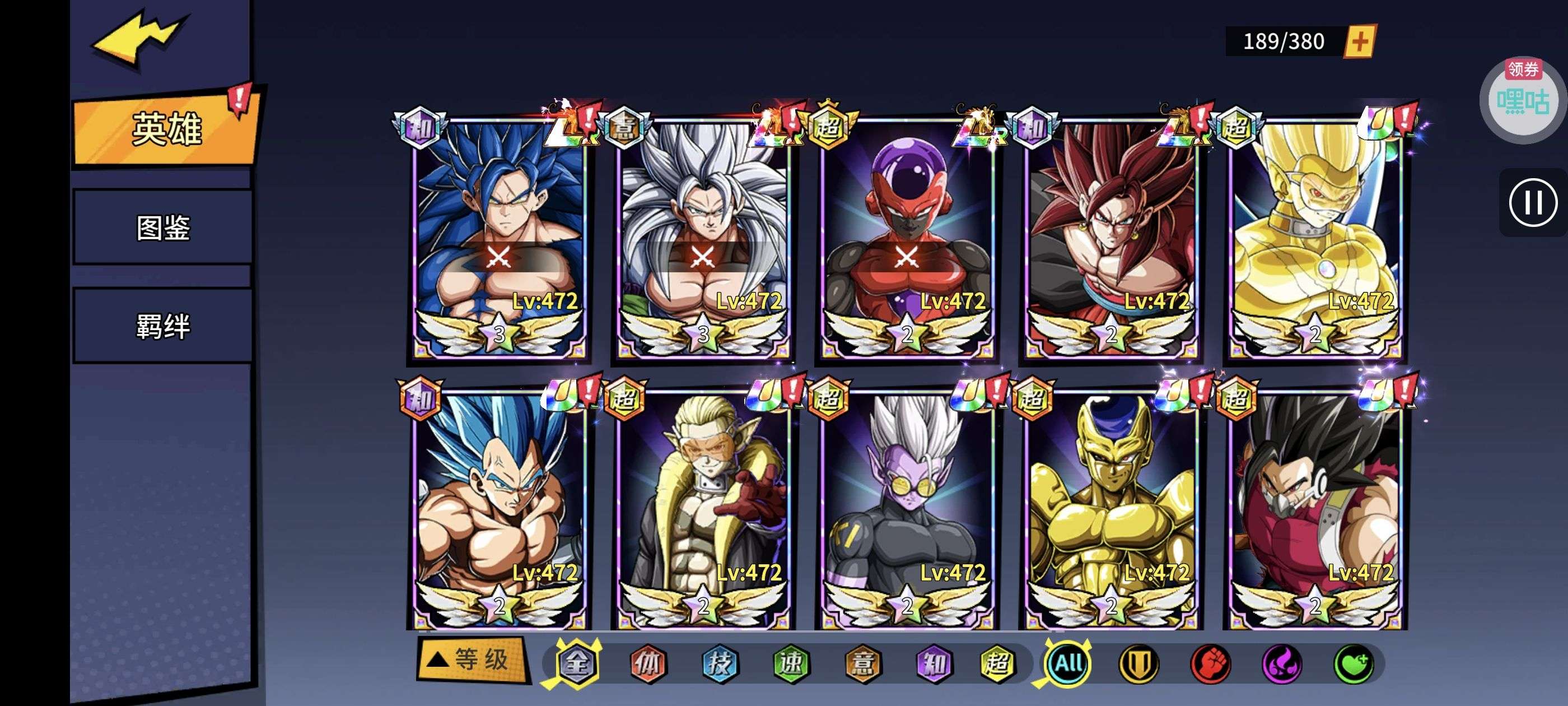Tap the 嘿咕 coupon floating bubble
Image resolution: width=1568 pixels, height=706 pixels.
click(x=1523, y=99)
